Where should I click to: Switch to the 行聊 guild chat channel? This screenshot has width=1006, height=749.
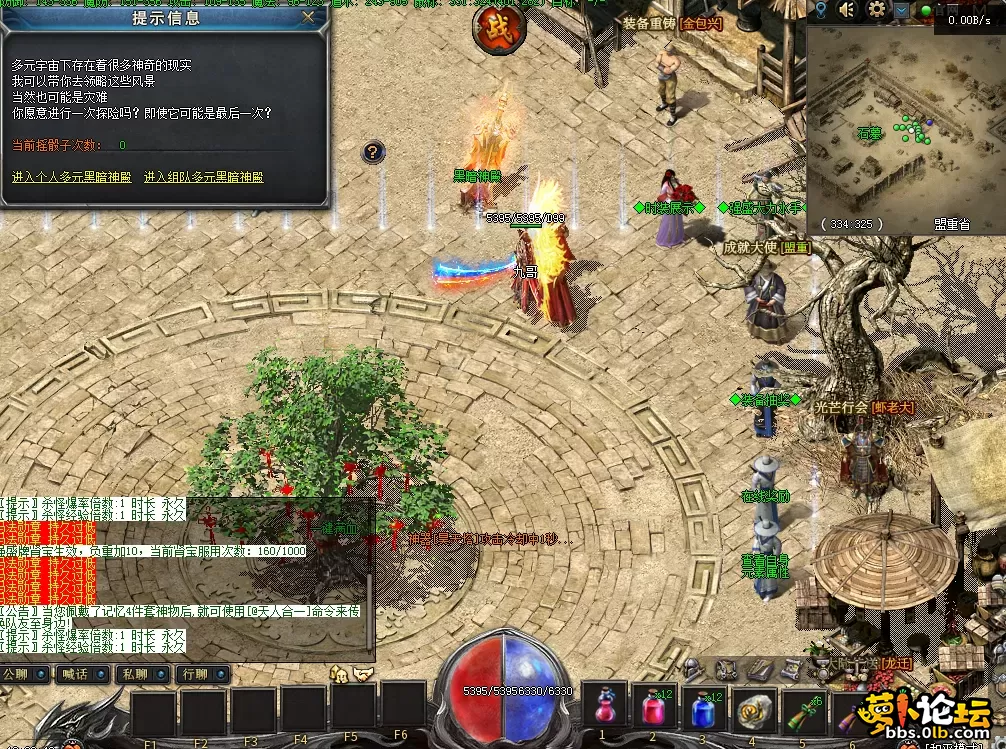click(202, 674)
